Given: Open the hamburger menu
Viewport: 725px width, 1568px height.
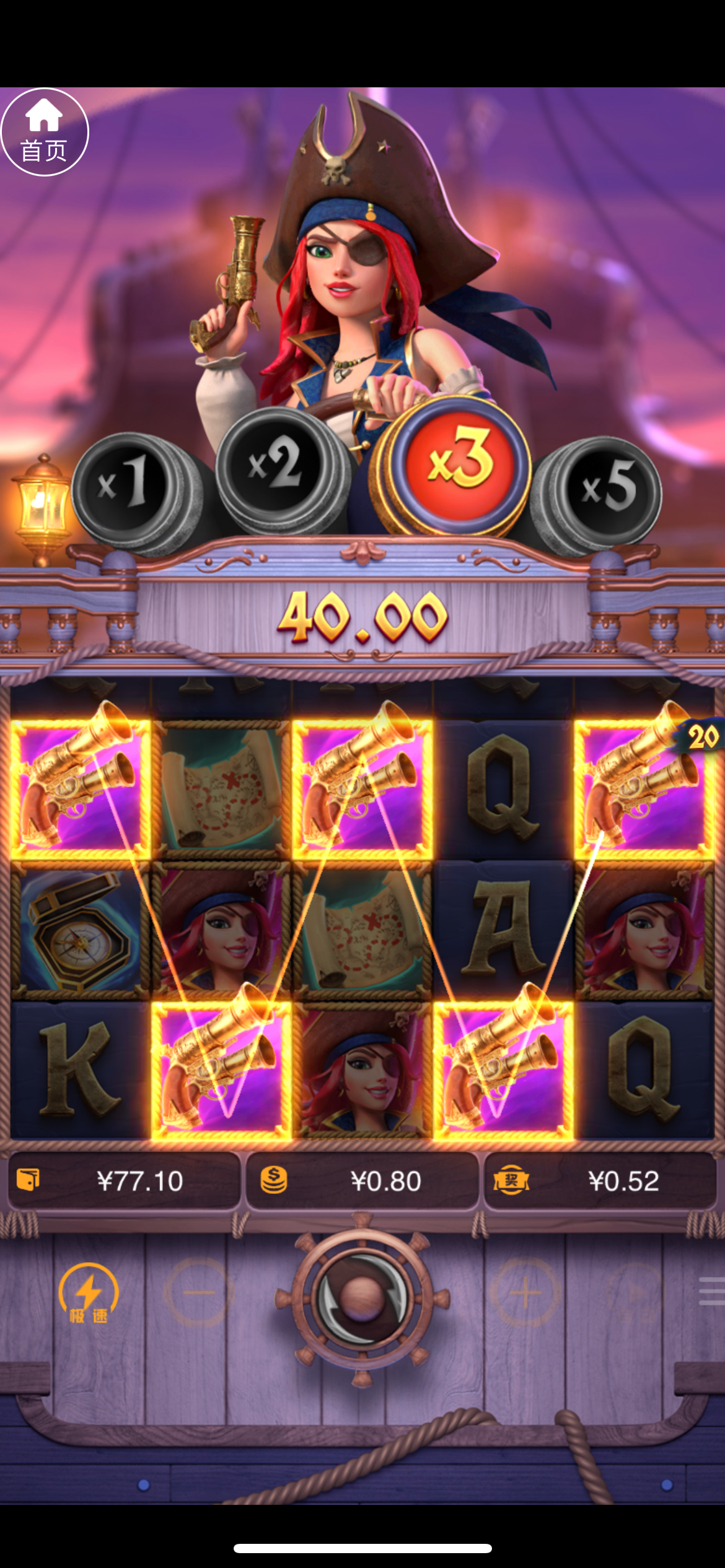Looking at the screenshot, I should 711,1291.
